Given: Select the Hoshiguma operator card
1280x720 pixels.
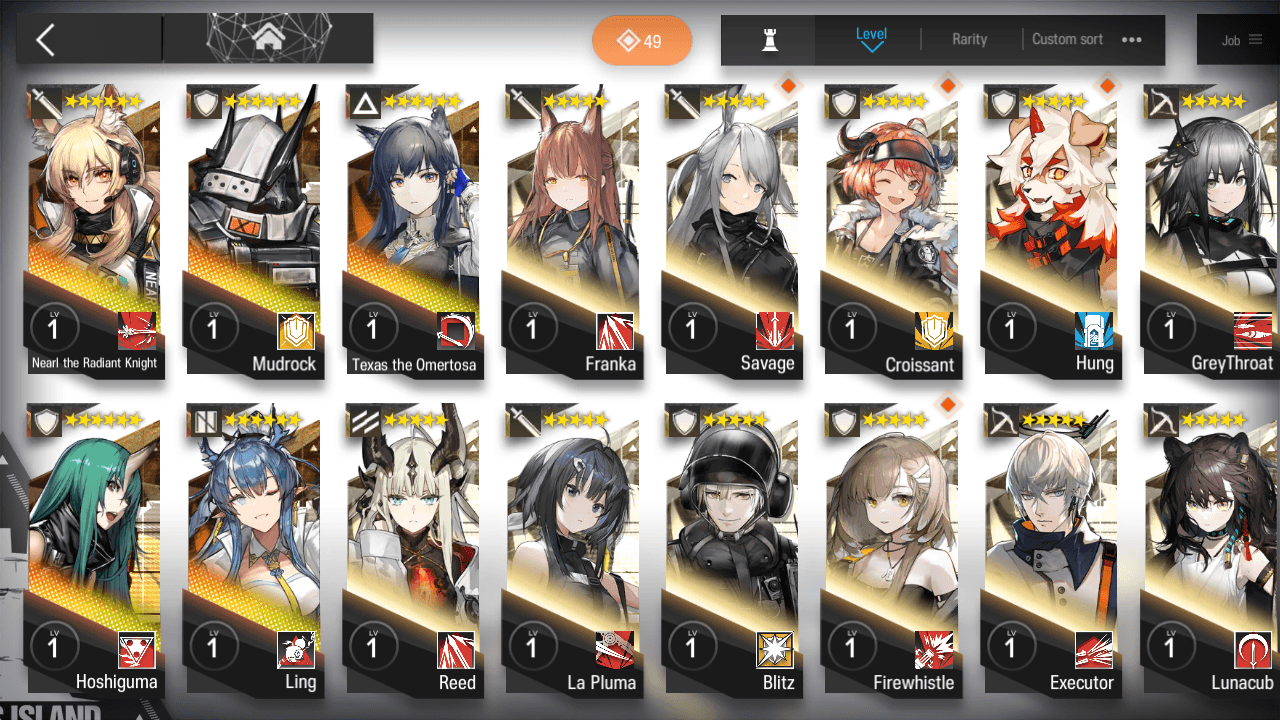Looking at the screenshot, I should coord(95,550).
